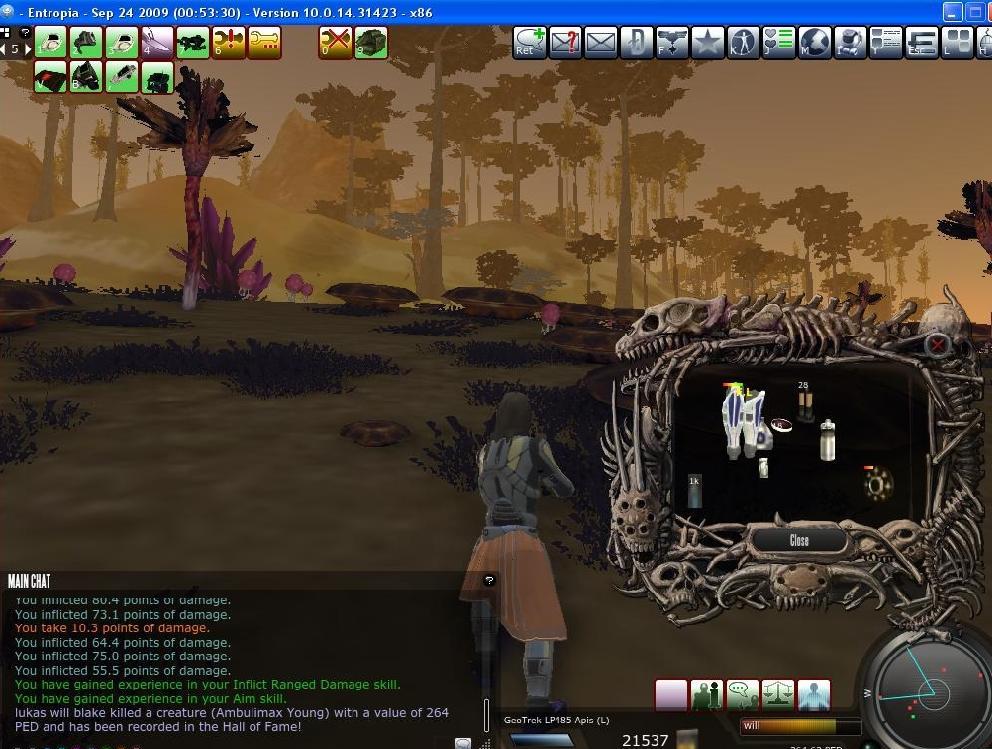Viewport: 992px width, 749px height.
Task: Select the stack of 28 in loot
Action: click(x=804, y=402)
